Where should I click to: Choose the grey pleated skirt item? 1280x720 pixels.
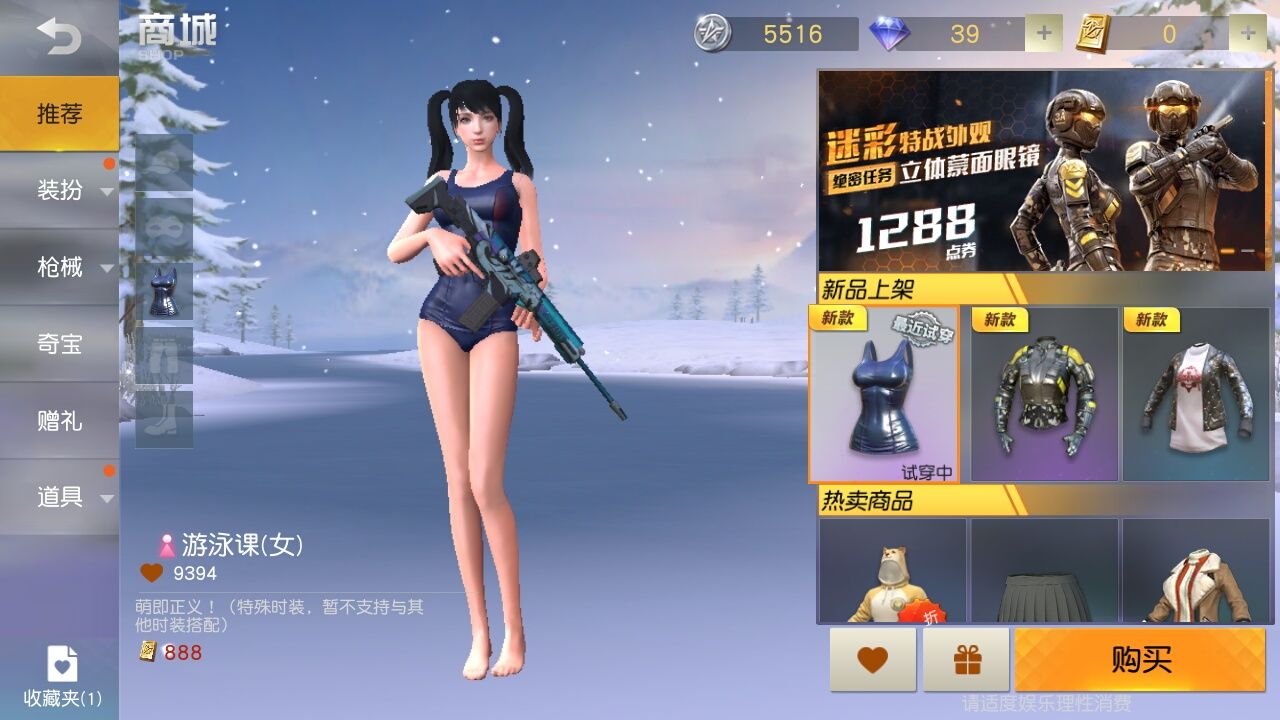point(1044,571)
